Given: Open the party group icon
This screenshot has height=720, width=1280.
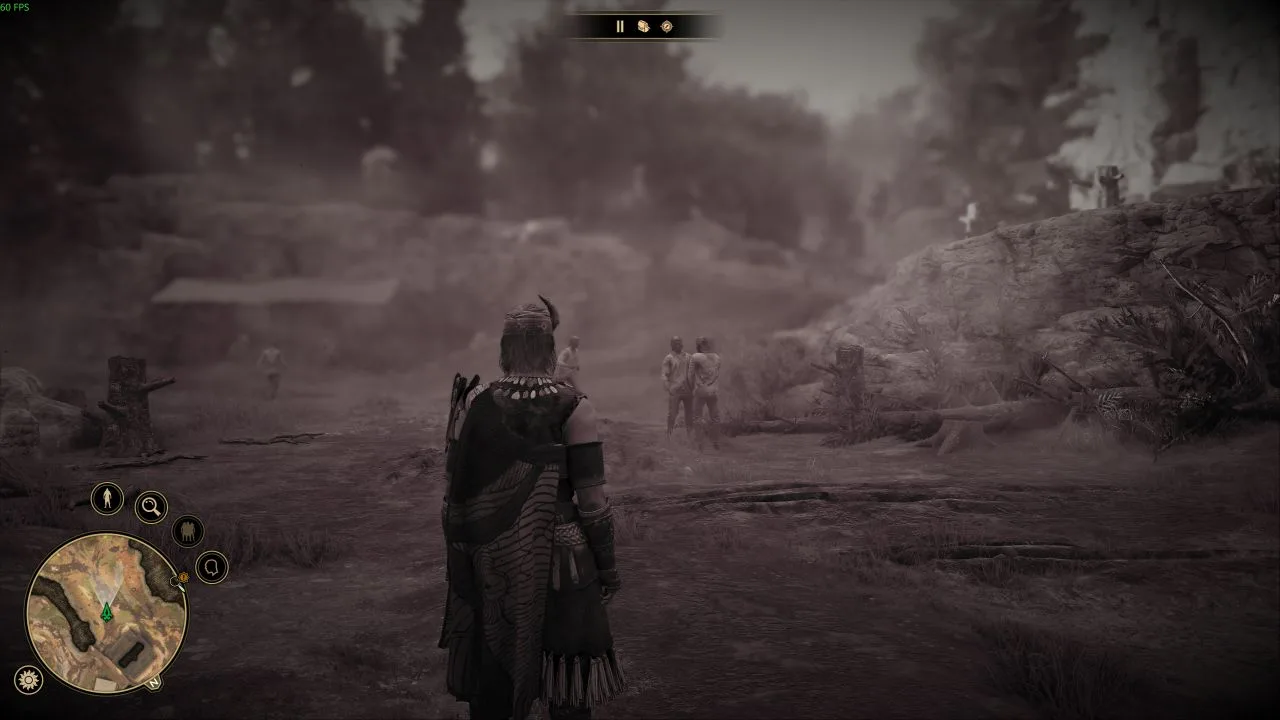Looking at the screenshot, I should (x=188, y=531).
